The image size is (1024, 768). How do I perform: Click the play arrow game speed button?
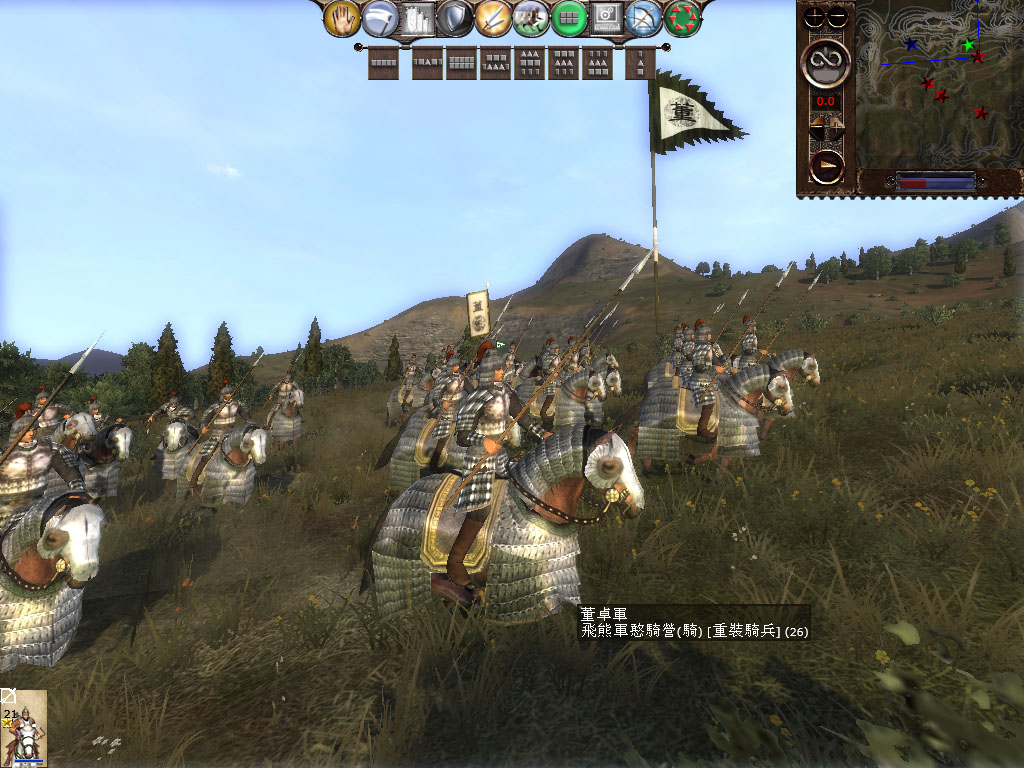pyautogui.click(x=827, y=166)
